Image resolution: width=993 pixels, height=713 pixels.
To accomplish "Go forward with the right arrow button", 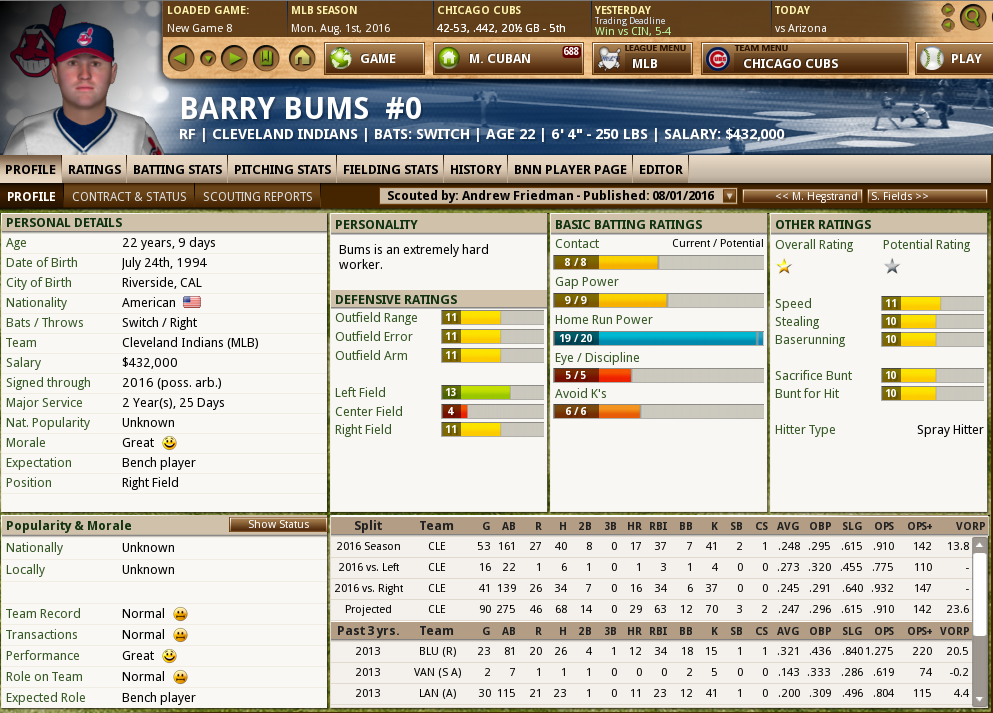I will pos(233,58).
